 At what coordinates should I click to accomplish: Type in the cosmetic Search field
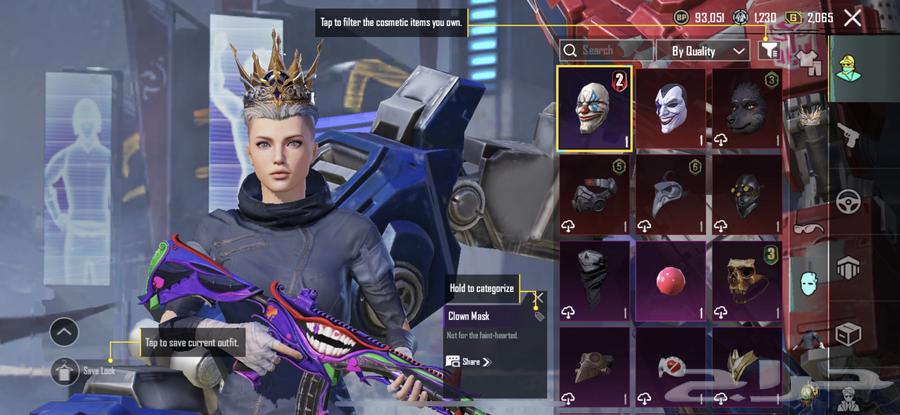point(605,50)
